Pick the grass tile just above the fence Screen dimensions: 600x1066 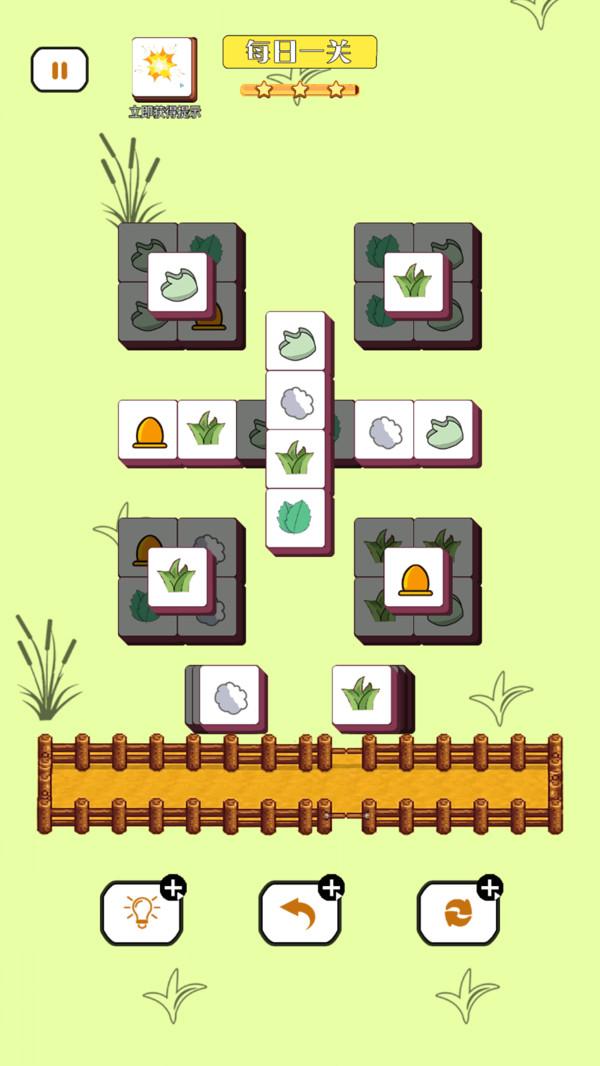point(361,694)
